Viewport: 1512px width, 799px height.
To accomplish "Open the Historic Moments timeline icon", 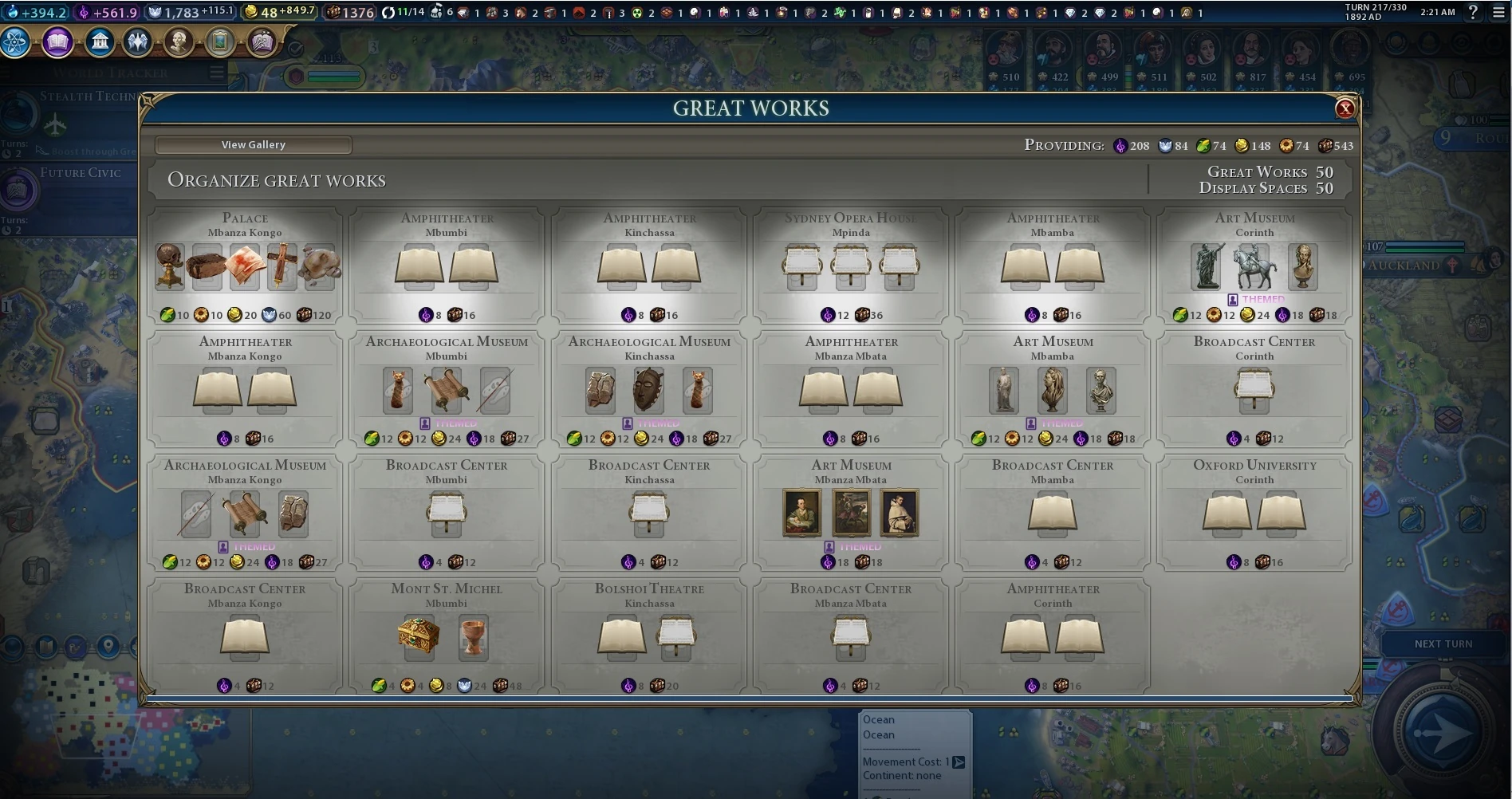I will (260, 42).
